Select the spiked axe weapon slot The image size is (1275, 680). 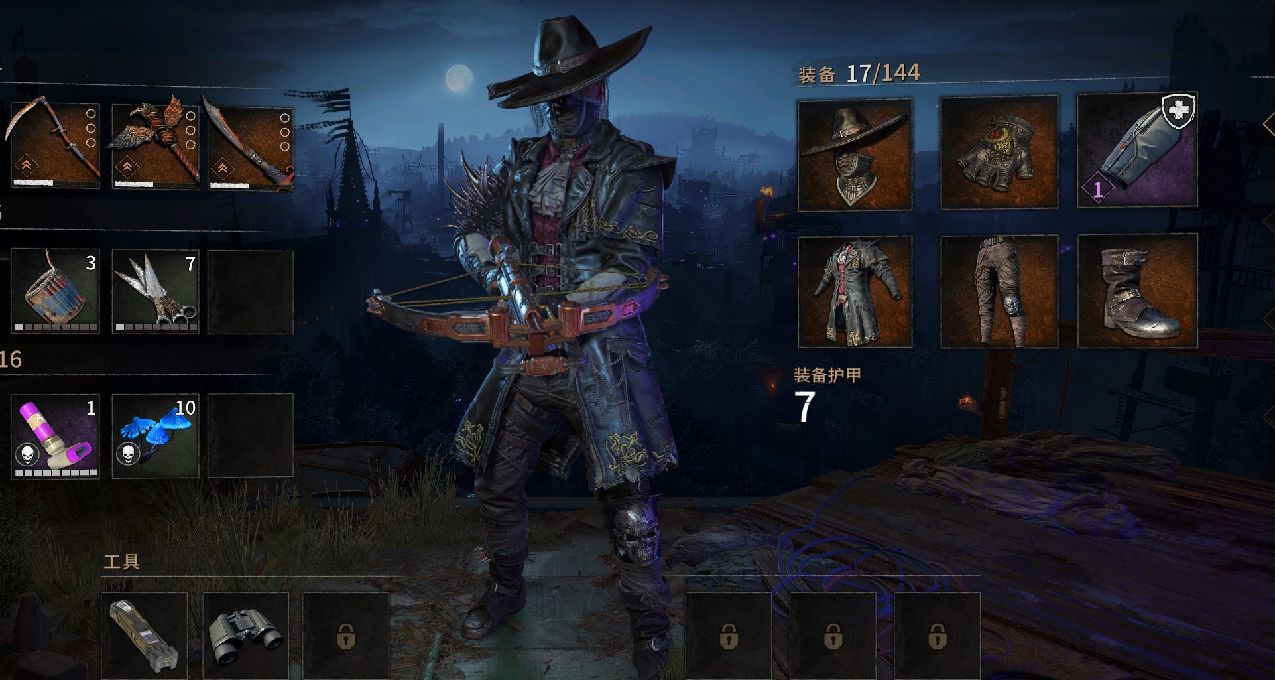(154, 144)
